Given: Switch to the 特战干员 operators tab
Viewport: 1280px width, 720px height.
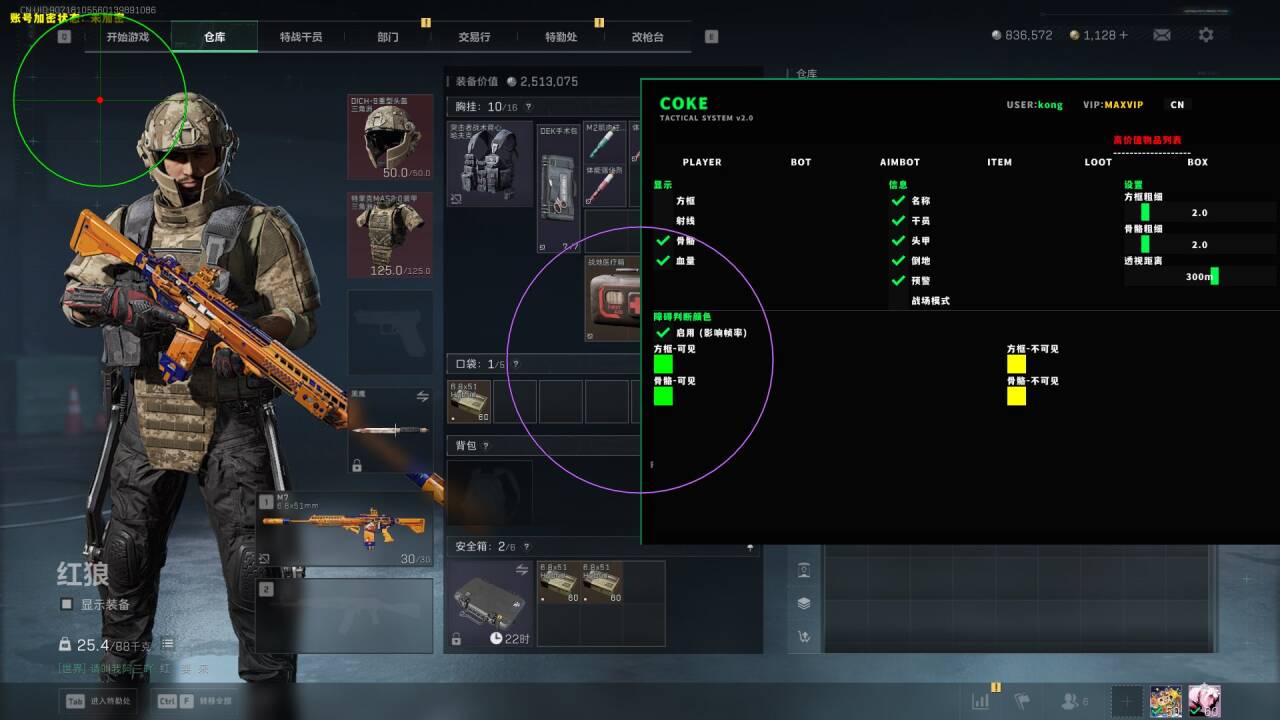Looking at the screenshot, I should tap(301, 37).
